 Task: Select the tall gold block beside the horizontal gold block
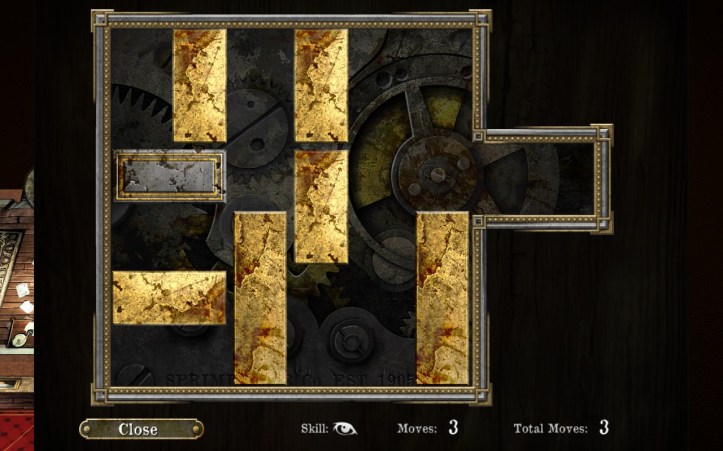point(260,297)
